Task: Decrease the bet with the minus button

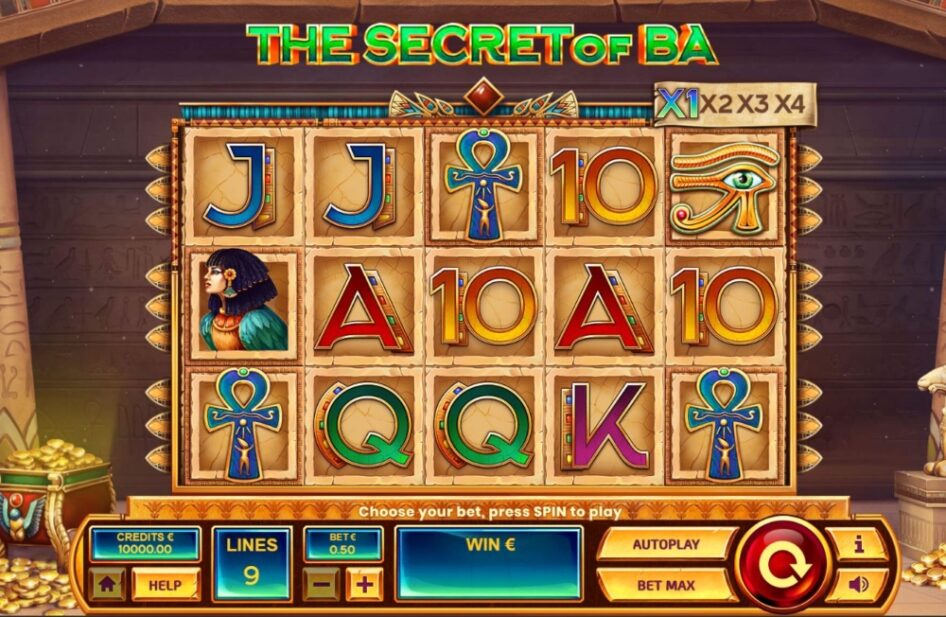Action: [x=321, y=584]
